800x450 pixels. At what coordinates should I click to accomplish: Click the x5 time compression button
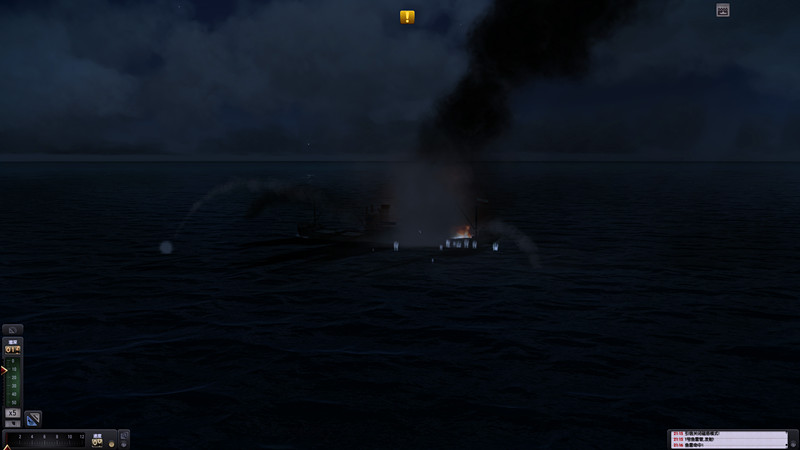[13, 412]
